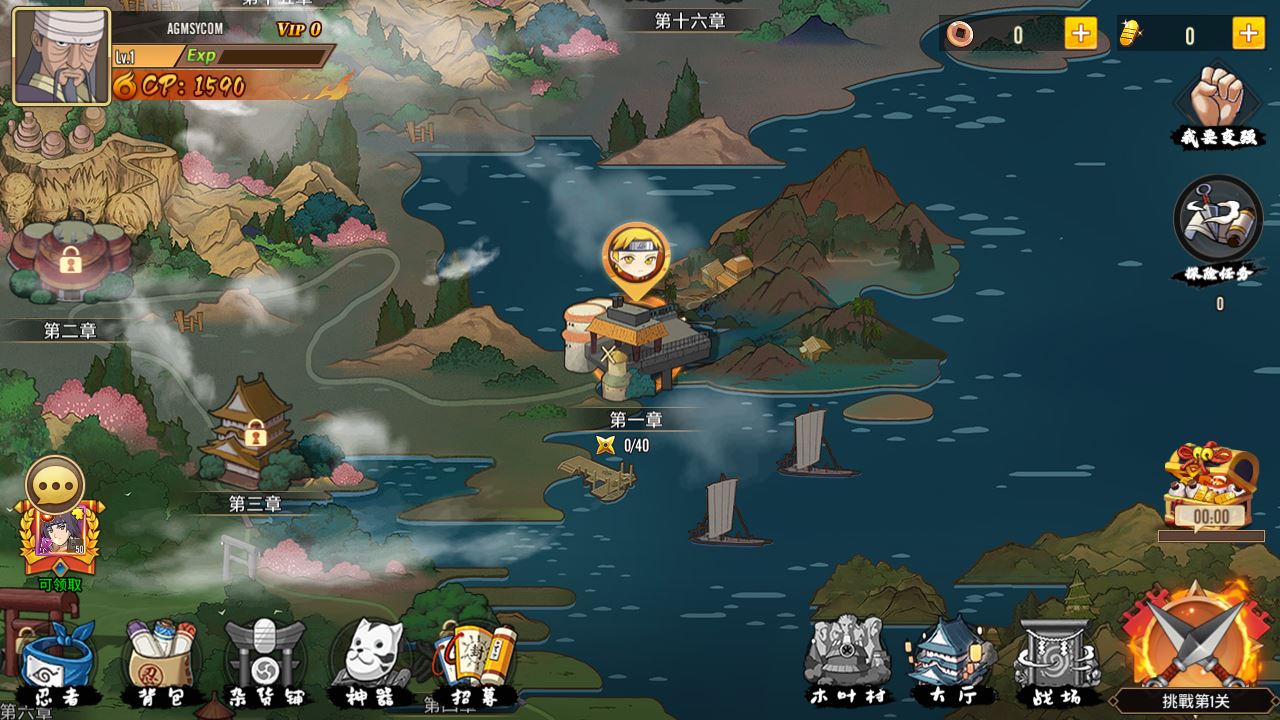
Task: Open the 忍者 ninja headband menu
Action: [x=57, y=662]
